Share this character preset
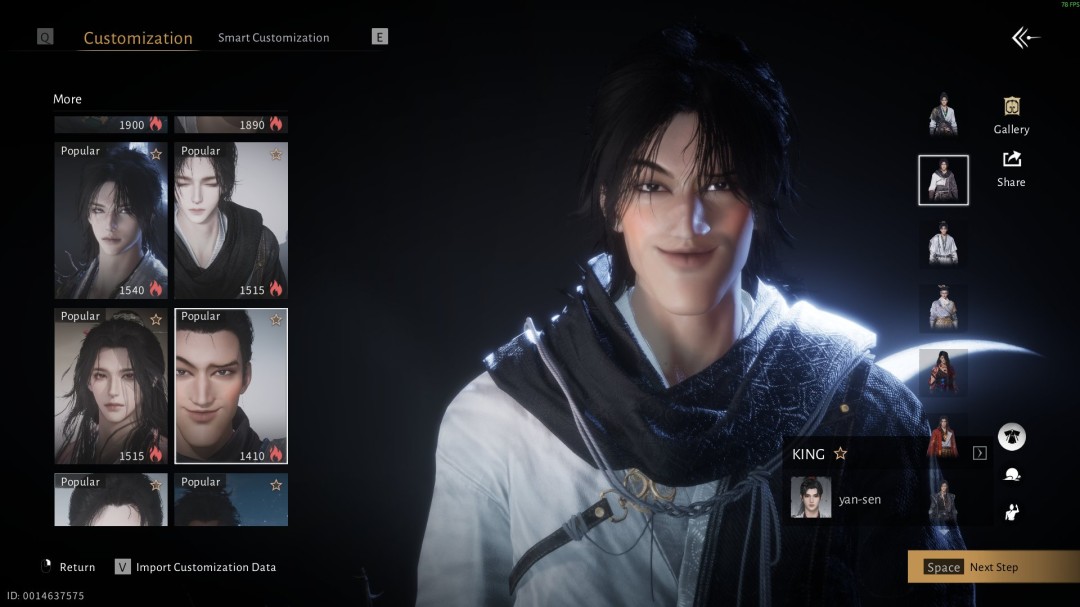This screenshot has height=607, width=1080. pos(1011,167)
